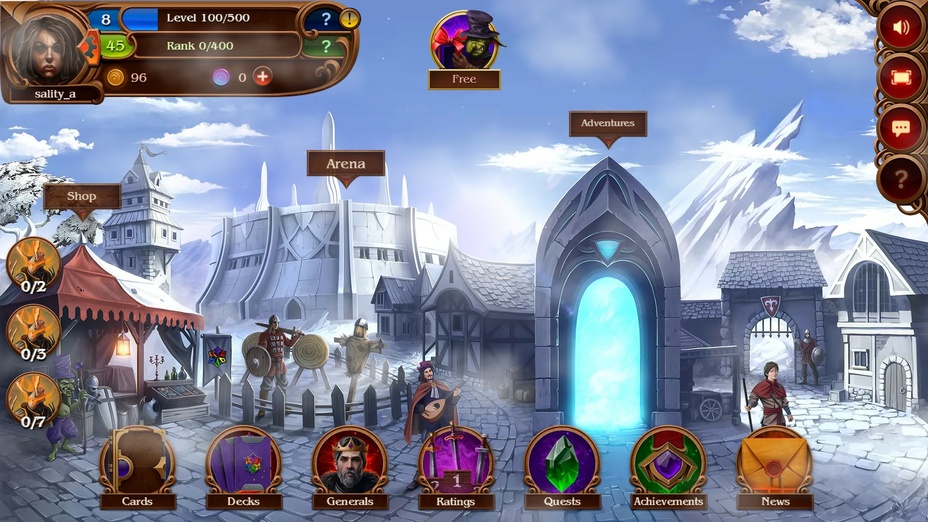The height and width of the screenshot is (522, 928).
Task: Click the yellow exclamation alert icon
Action: (x=350, y=18)
